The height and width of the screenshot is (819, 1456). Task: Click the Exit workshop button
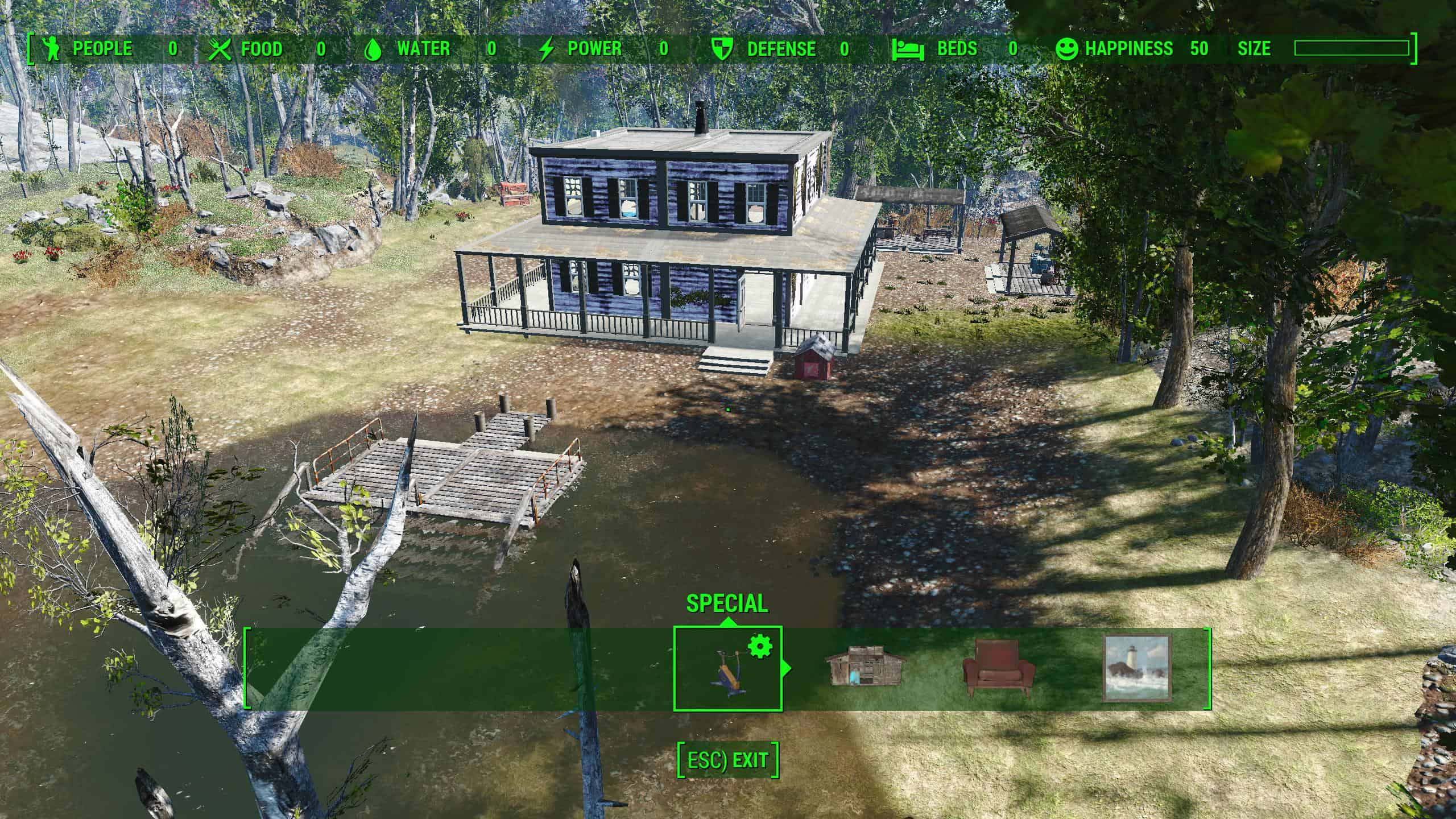click(727, 760)
